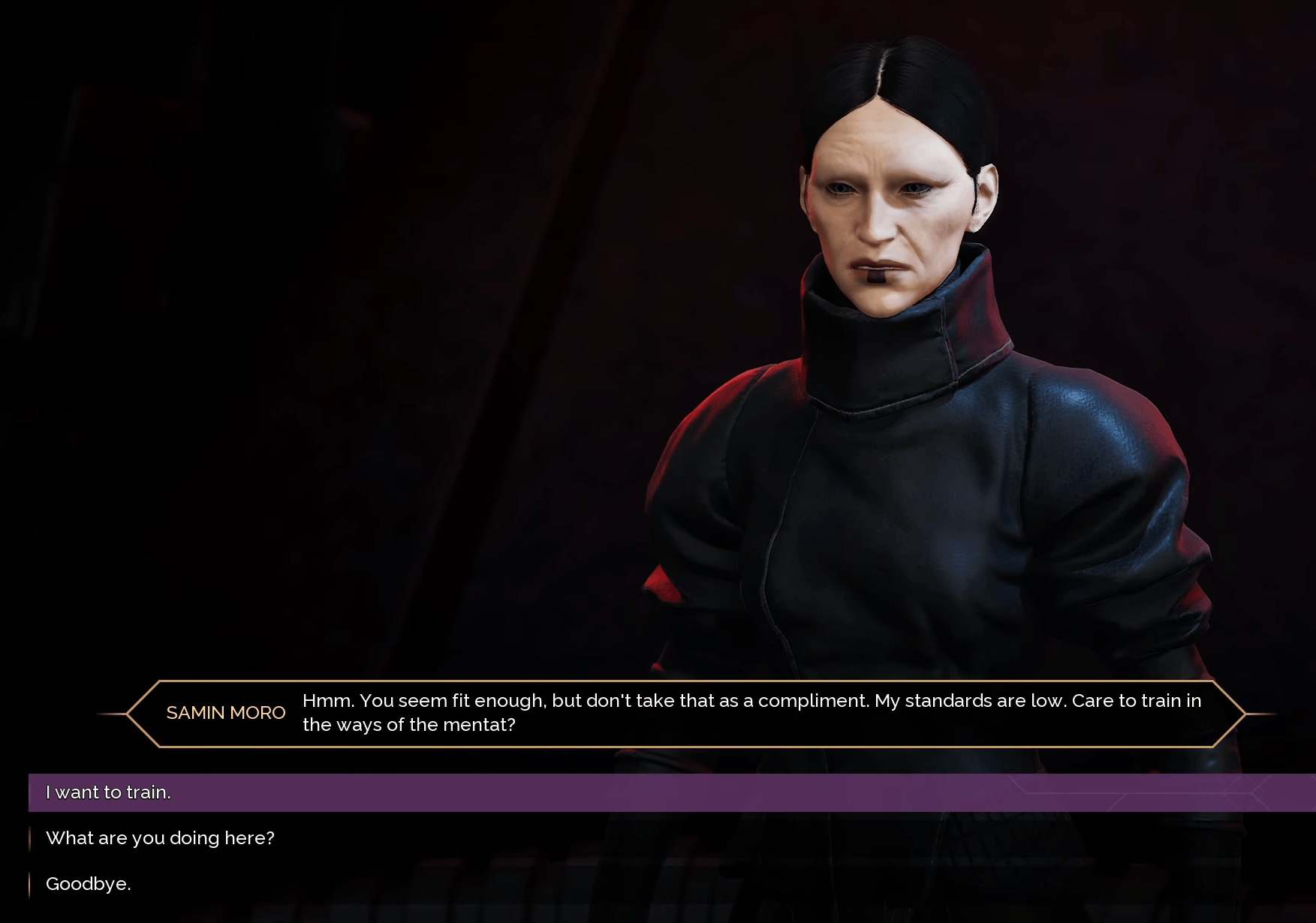Ask "What are you doing here?"
Viewport: 1316px width, 923px height.
(160, 838)
